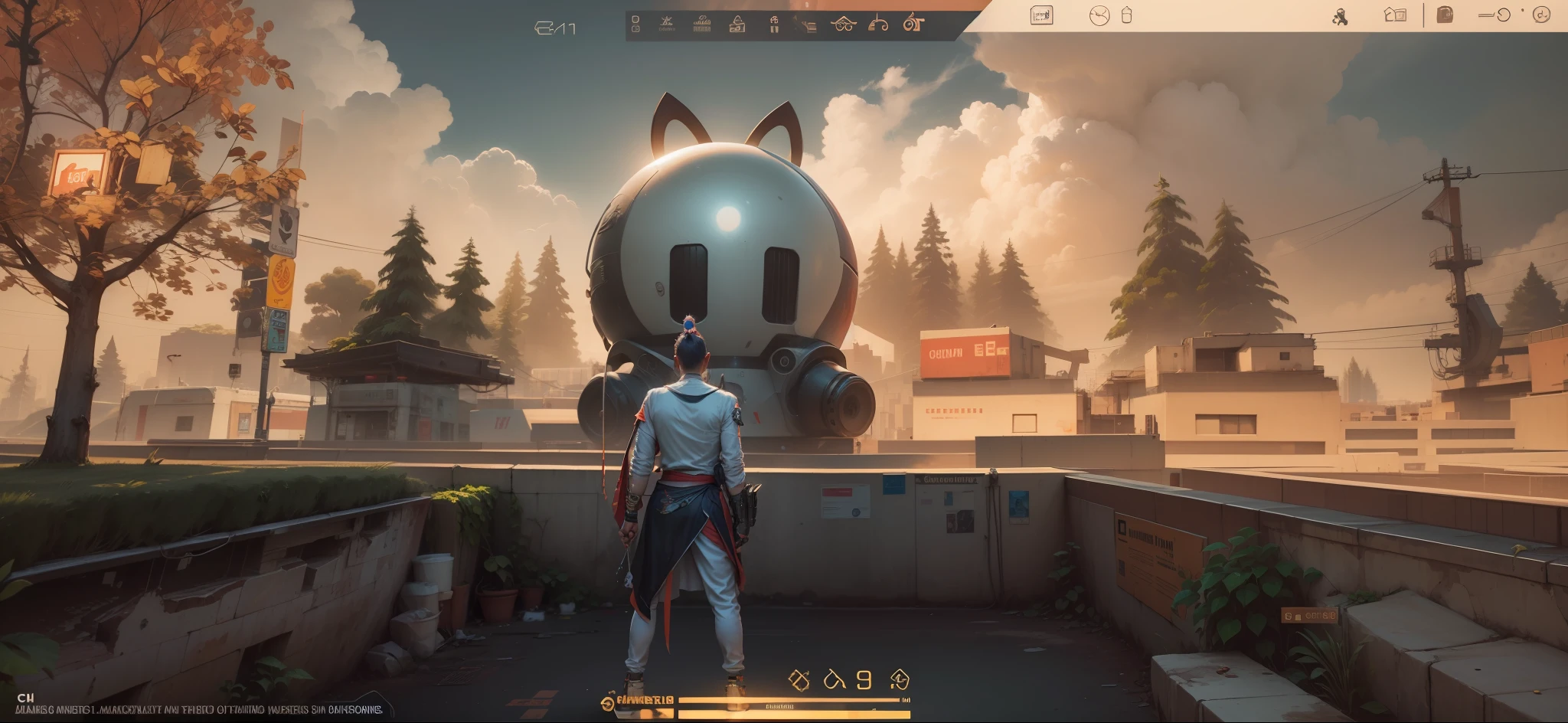Image resolution: width=1568 pixels, height=723 pixels.
Task: Activate the spade-shaped ability icon
Action: (x=900, y=679)
